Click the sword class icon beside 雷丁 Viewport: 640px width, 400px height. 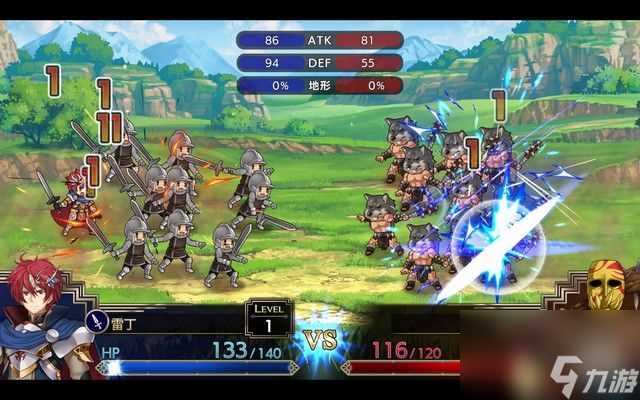coord(98,321)
